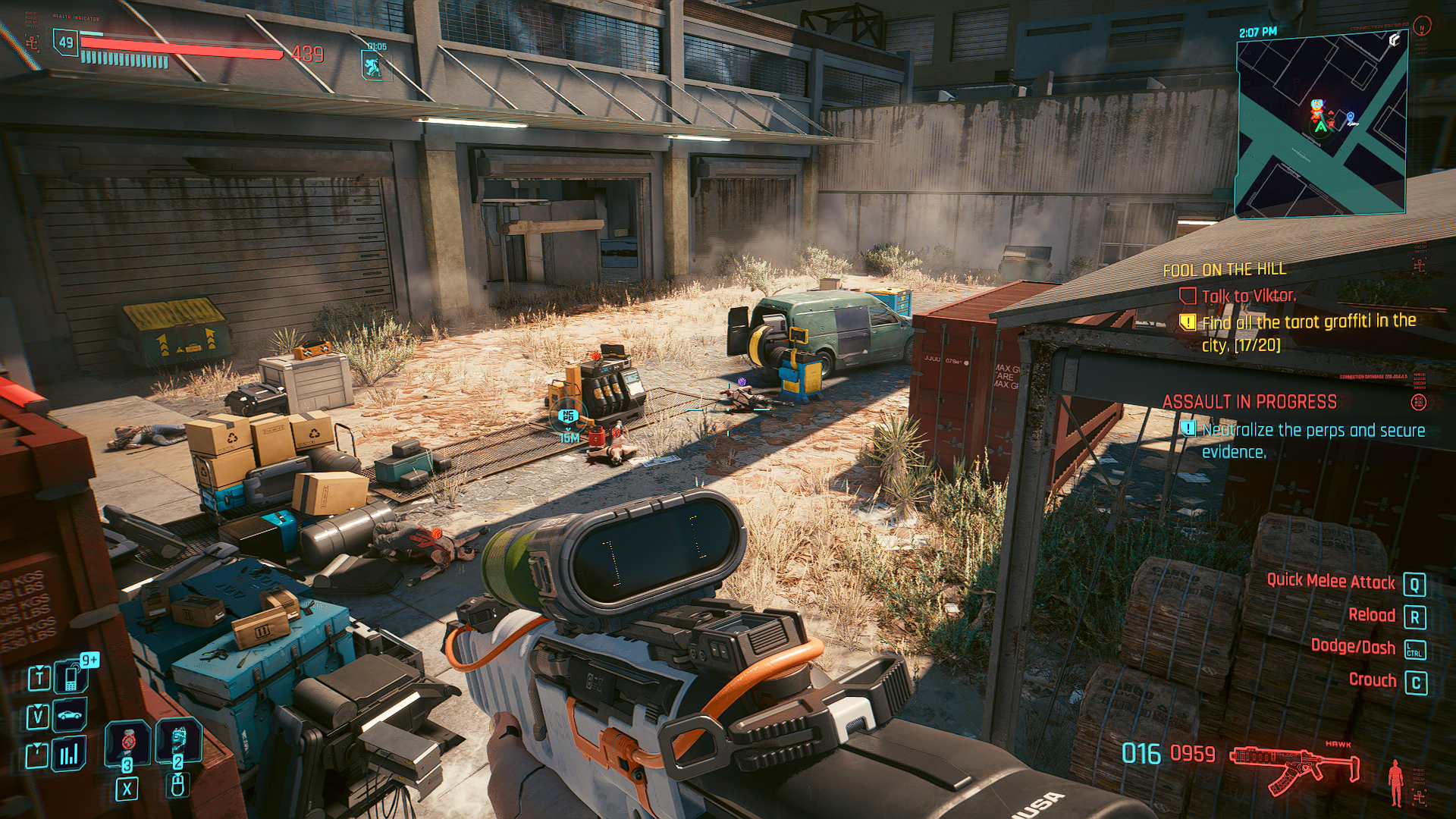Select the NCPD marker in the yard
The image size is (1456, 819).
point(567,416)
